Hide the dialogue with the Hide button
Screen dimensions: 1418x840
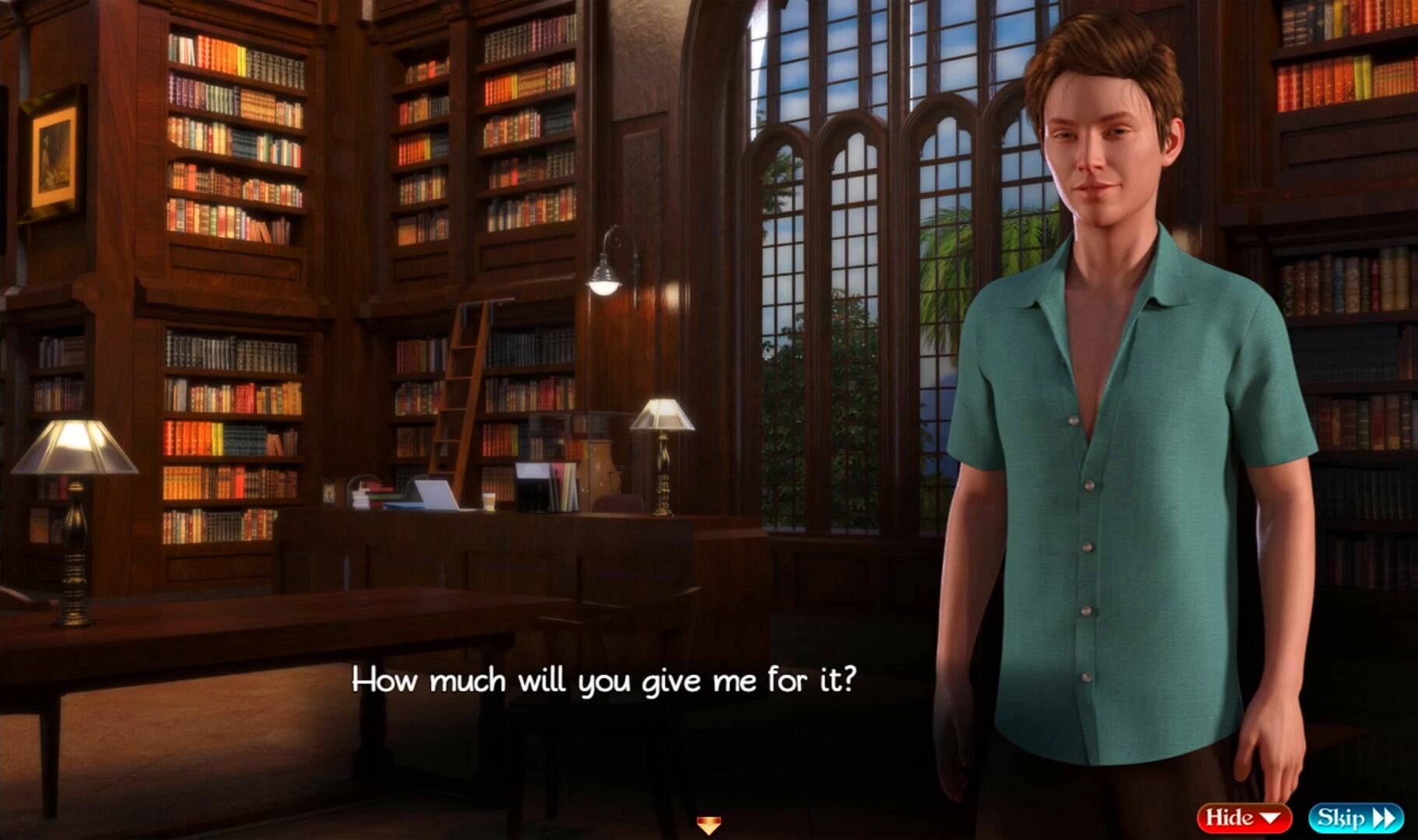[1243, 818]
